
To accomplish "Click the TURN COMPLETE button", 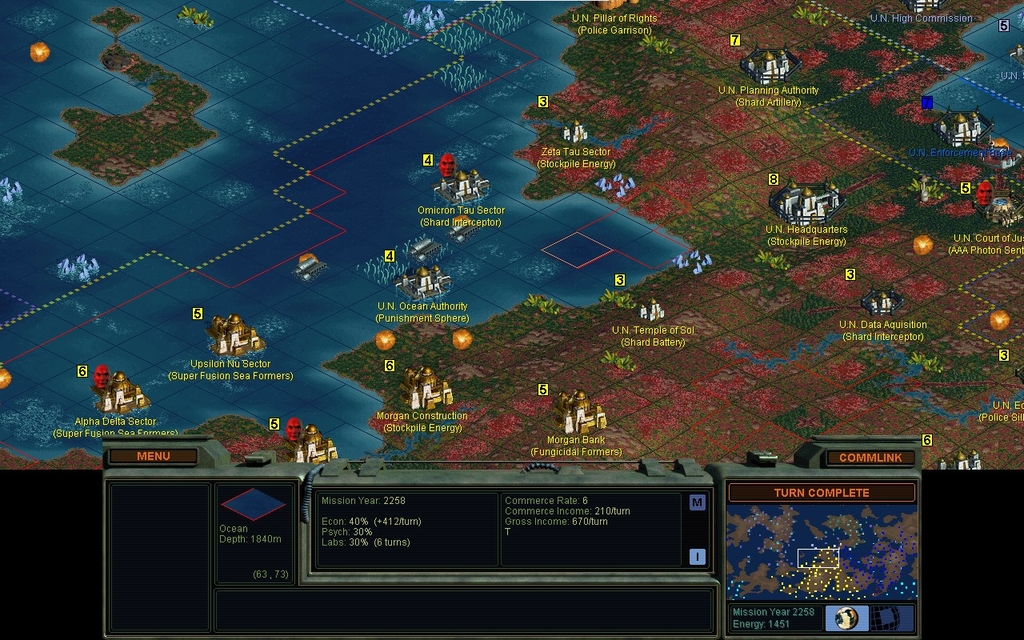I will 821,493.
